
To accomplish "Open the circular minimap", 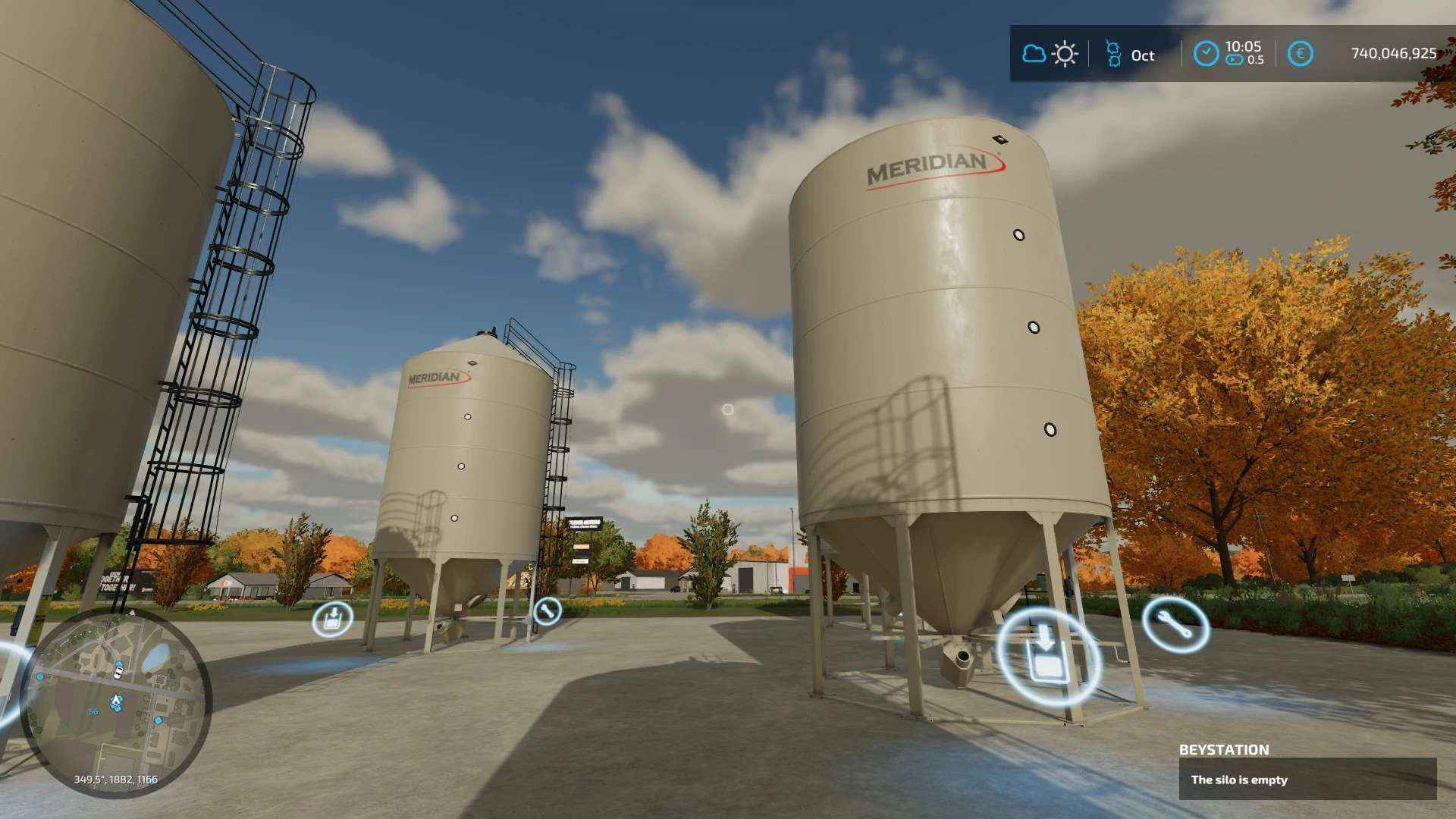I will (116, 701).
